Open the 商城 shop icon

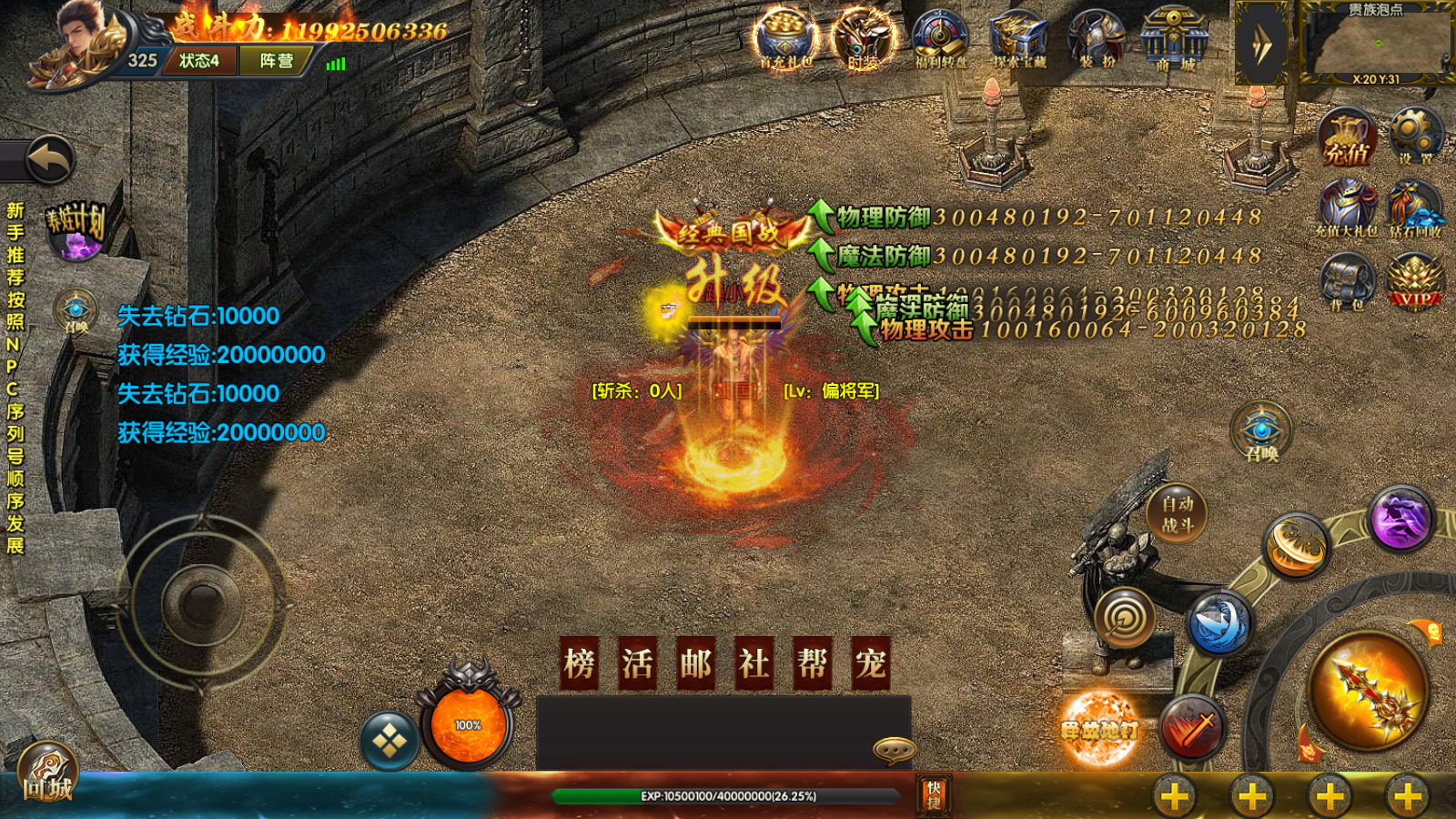click(1174, 39)
